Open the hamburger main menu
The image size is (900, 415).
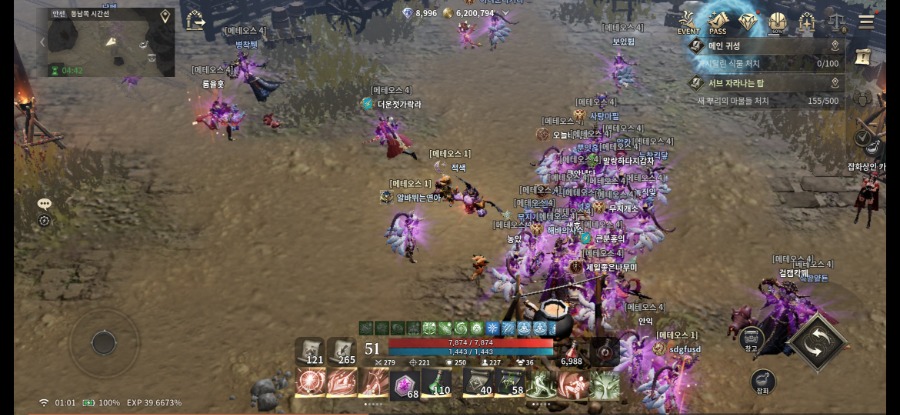pyautogui.click(x=865, y=21)
